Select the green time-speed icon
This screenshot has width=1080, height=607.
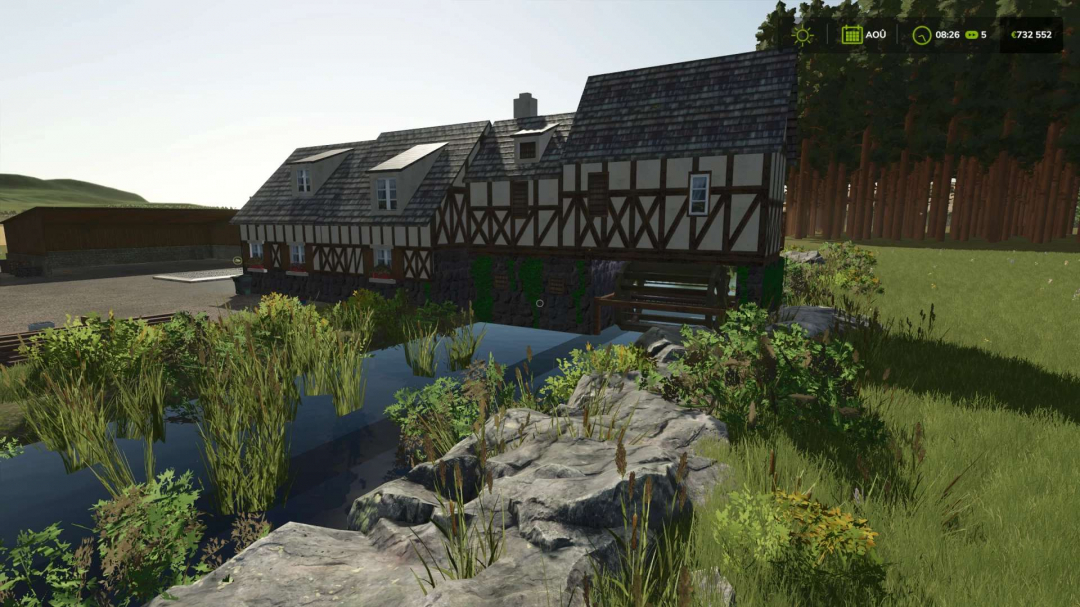(969, 35)
